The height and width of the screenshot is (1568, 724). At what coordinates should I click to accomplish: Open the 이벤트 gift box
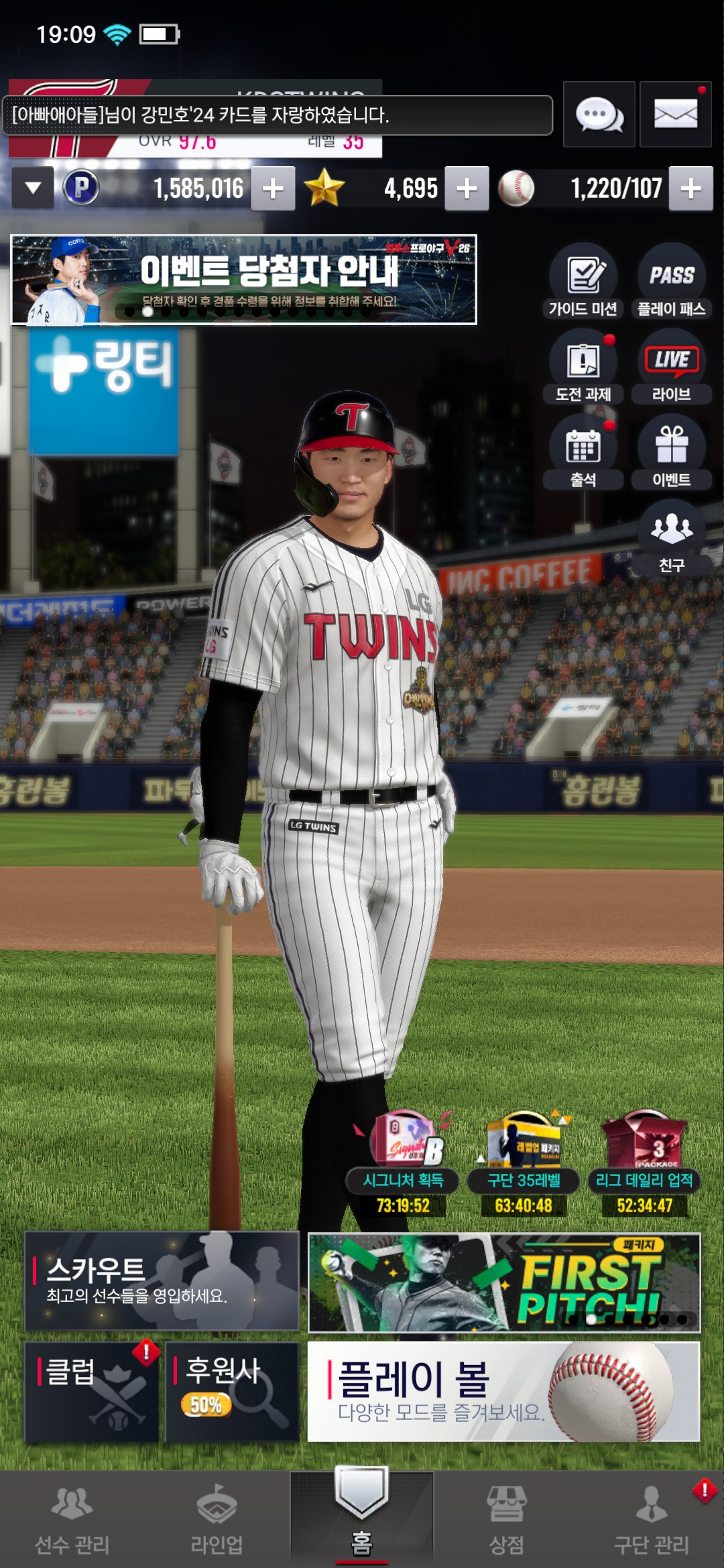[671, 453]
